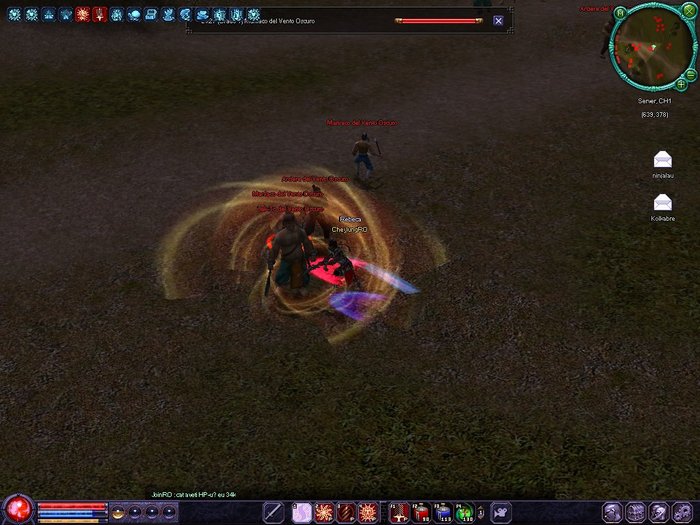
Task: Click the highlighted red buff icon
Action: (82, 15)
